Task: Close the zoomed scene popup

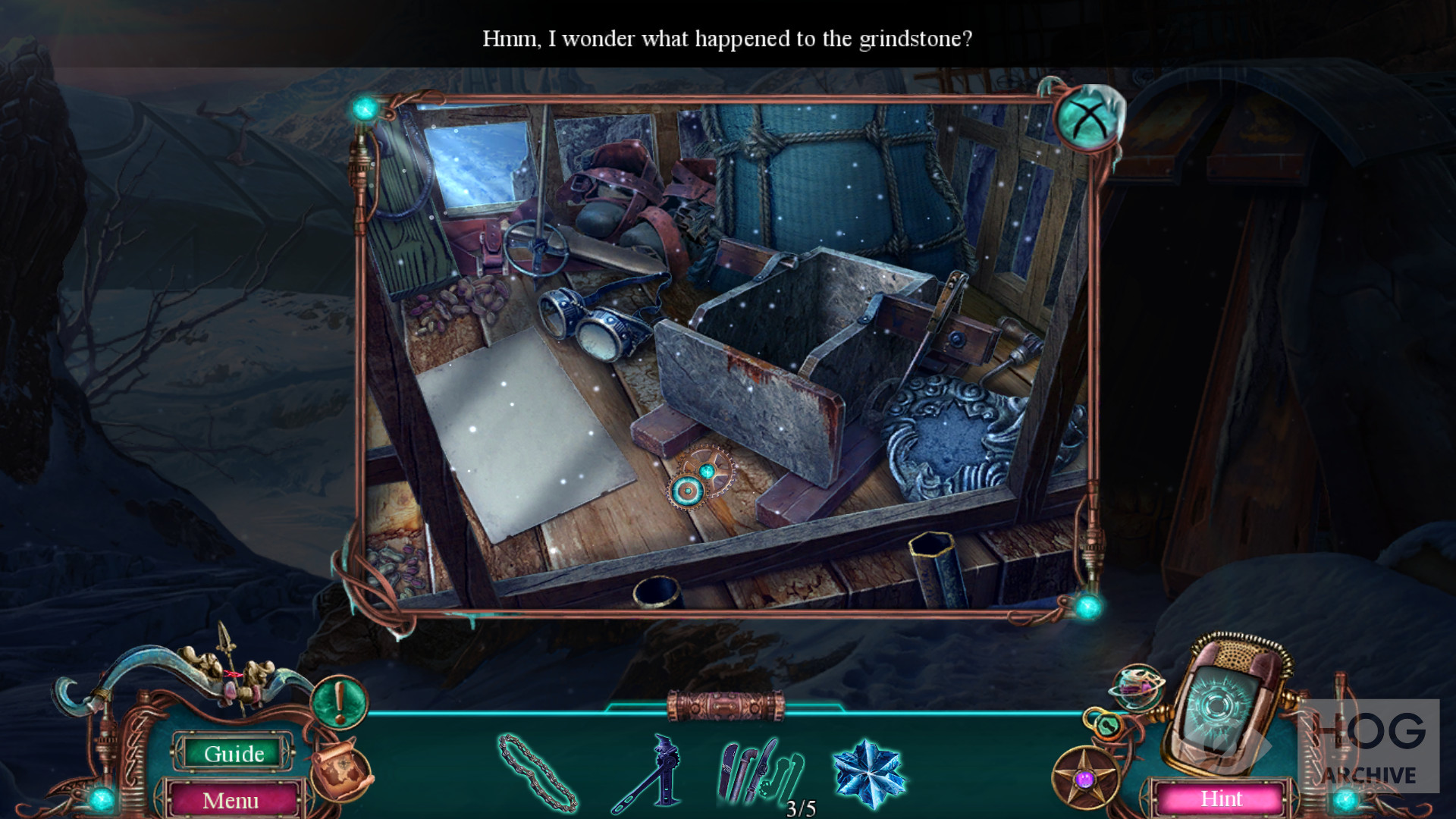Action: (x=1087, y=120)
